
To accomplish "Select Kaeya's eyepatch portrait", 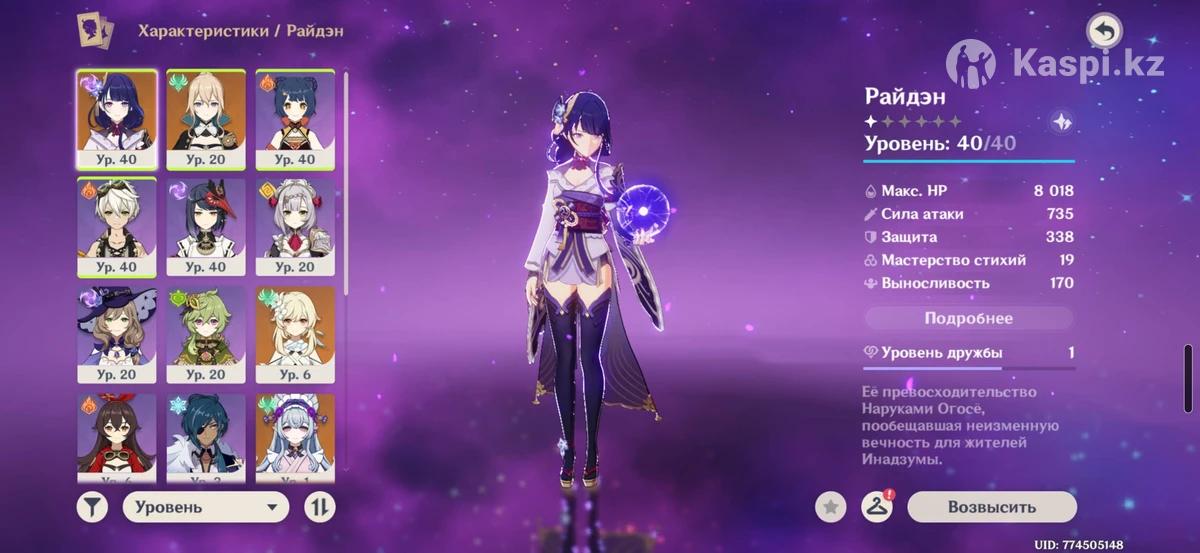I will point(206,435).
